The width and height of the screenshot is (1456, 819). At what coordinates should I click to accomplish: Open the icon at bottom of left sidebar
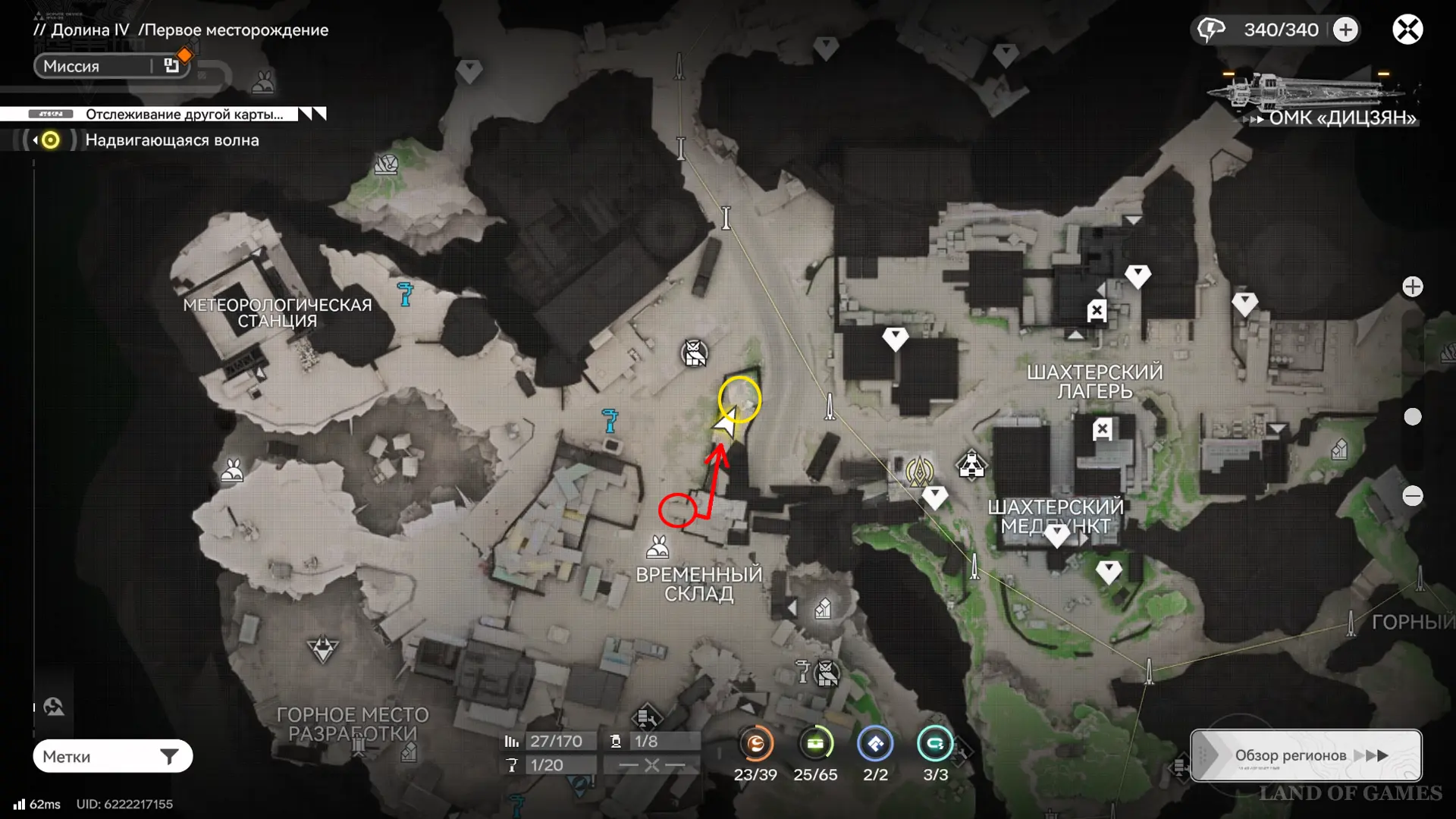click(x=54, y=707)
